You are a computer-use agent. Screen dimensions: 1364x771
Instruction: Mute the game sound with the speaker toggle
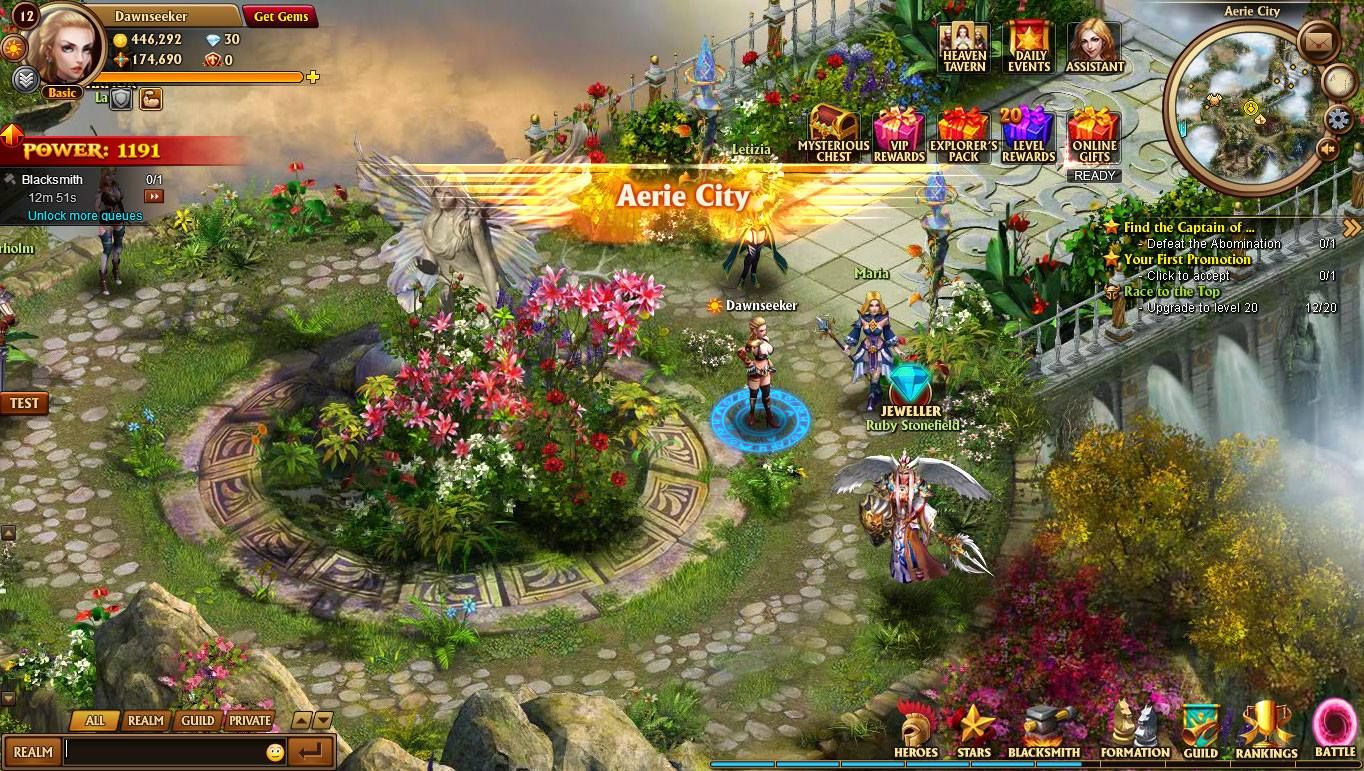click(1327, 149)
